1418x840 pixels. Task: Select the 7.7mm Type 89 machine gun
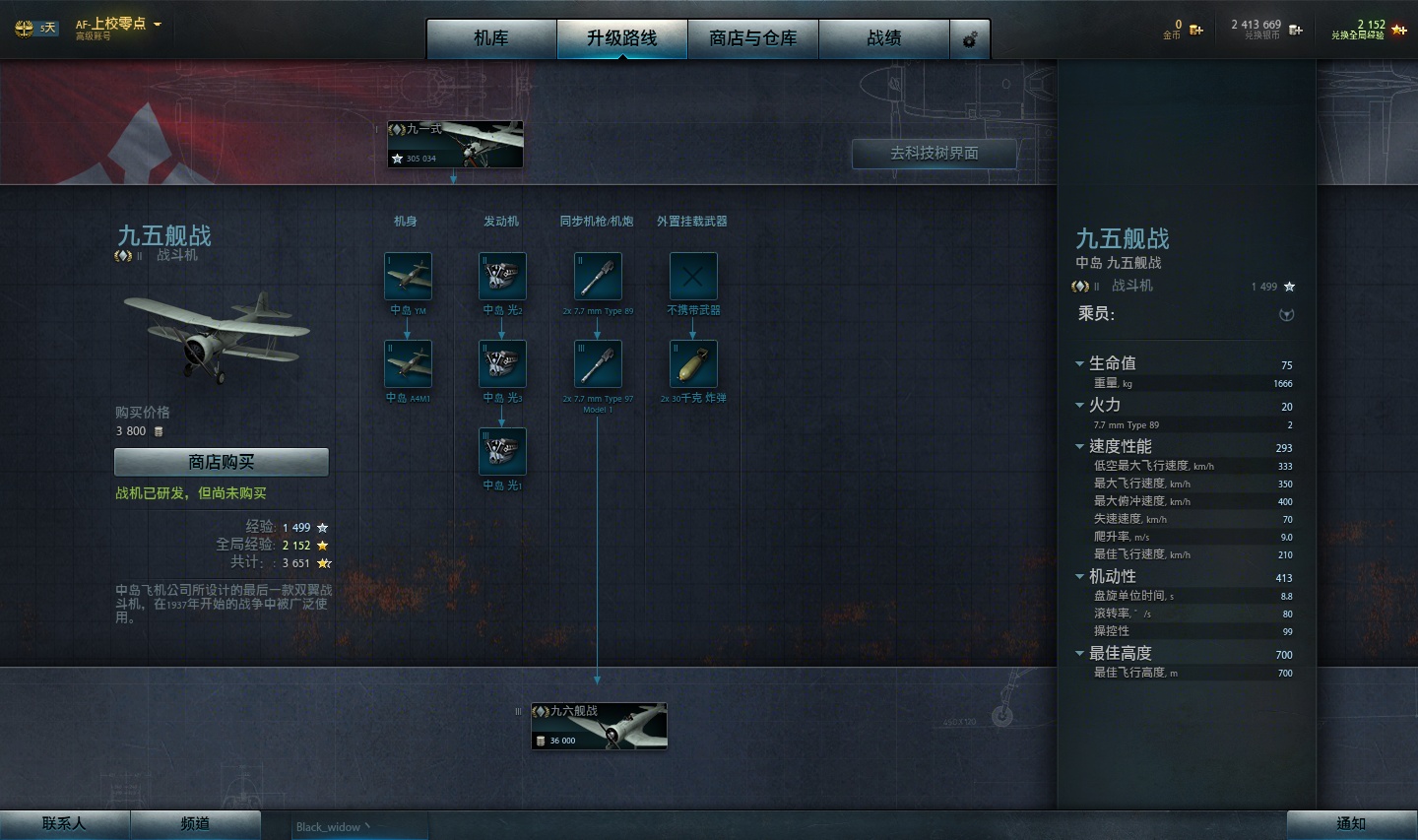598,277
